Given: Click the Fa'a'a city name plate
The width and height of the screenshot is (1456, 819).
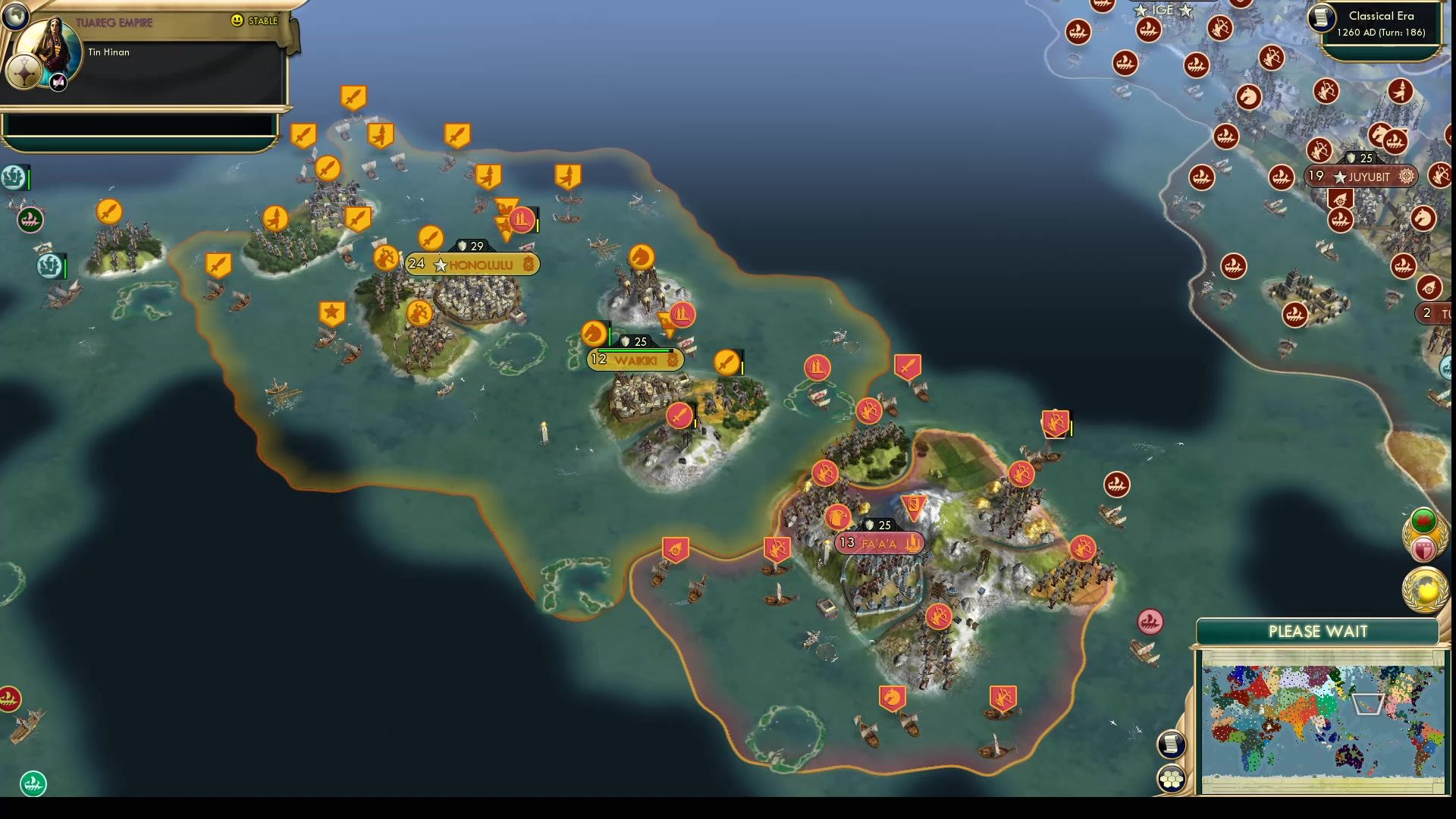Looking at the screenshot, I should click(879, 543).
